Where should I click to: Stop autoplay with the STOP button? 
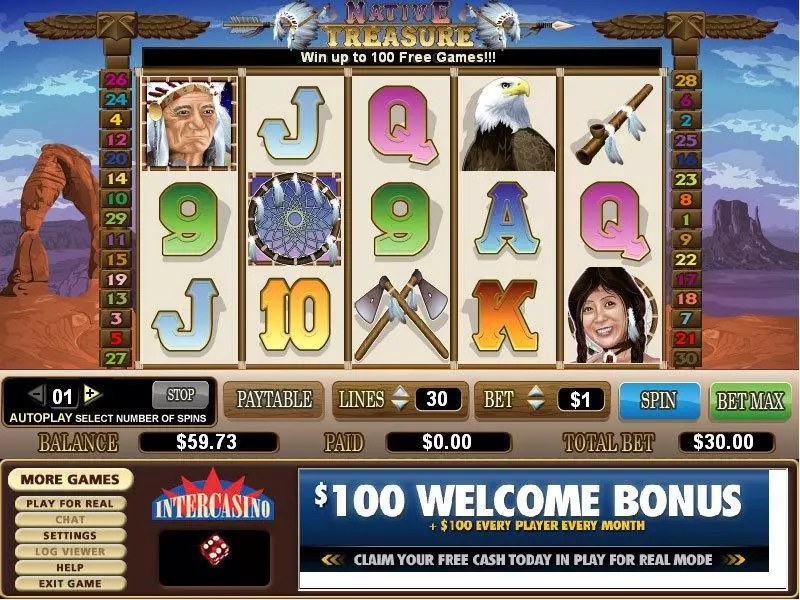[x=180, y=392]
